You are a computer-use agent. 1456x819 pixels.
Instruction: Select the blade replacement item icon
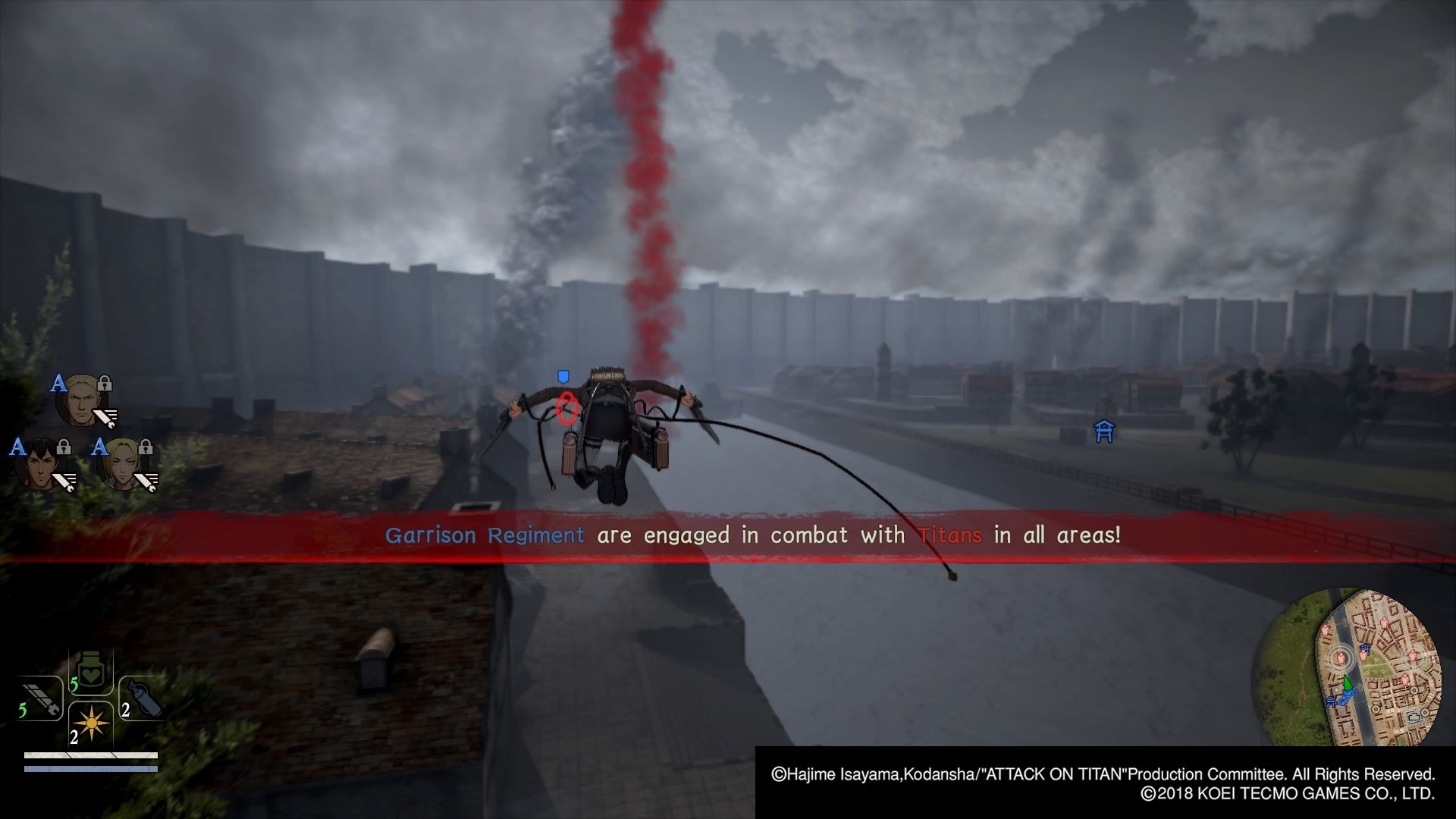coord(42,698)
